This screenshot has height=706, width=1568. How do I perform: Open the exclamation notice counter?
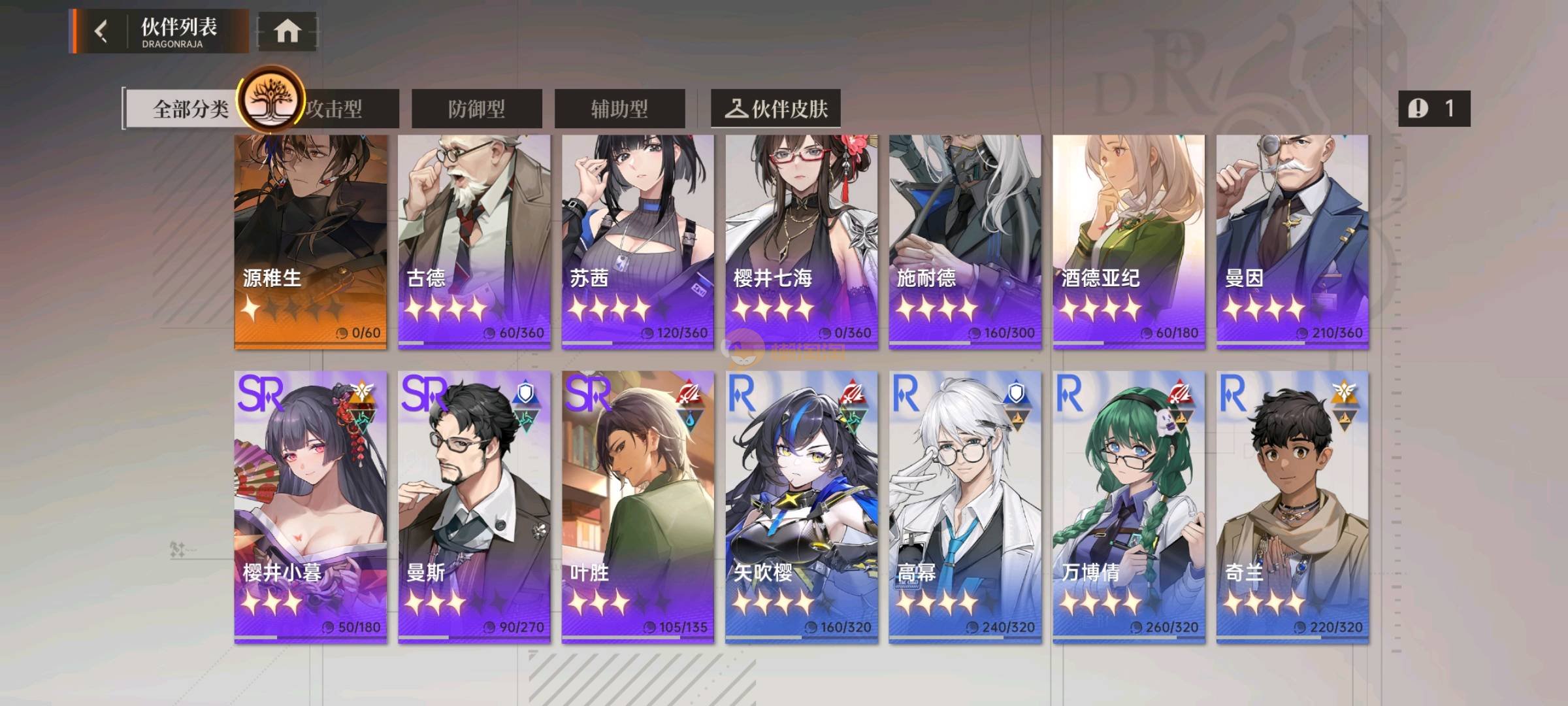(x=1433, y=109)
